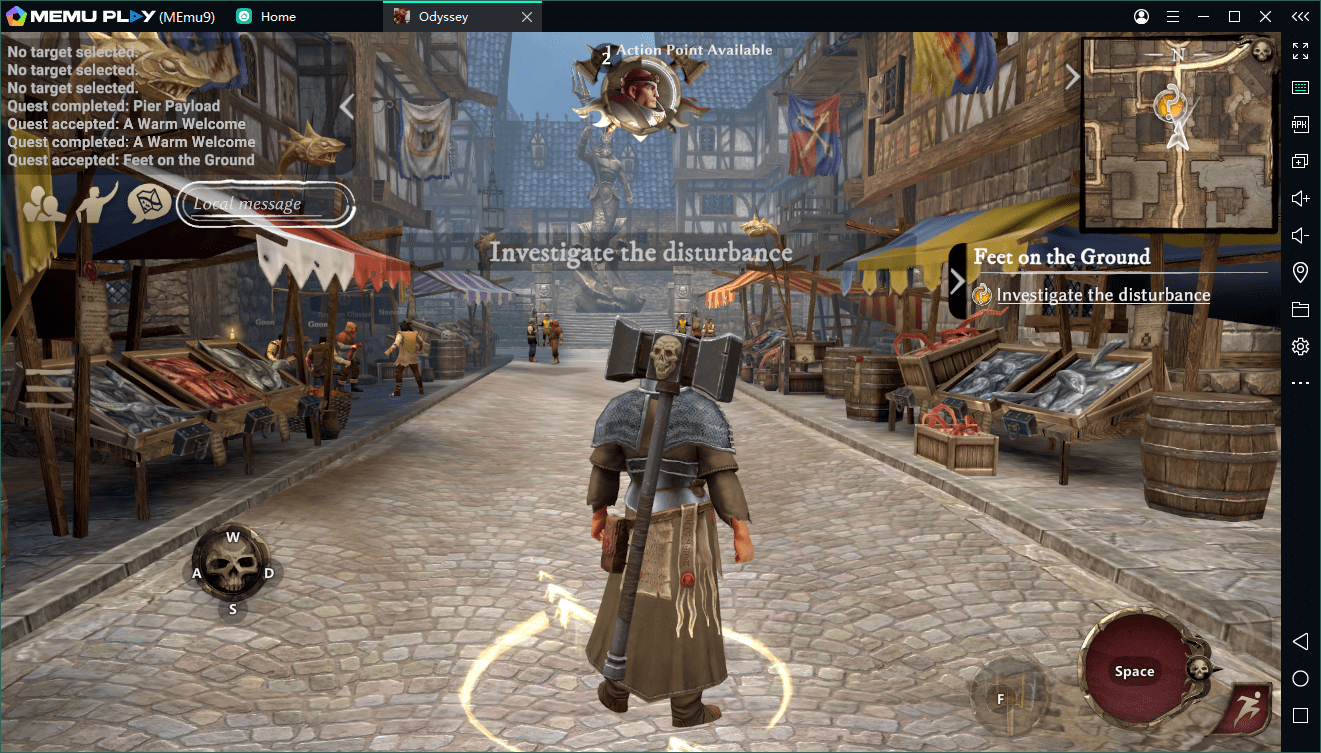The image size is (1321, 753).
Task: Tap the round interact button labeled F
Action: 1001,699
